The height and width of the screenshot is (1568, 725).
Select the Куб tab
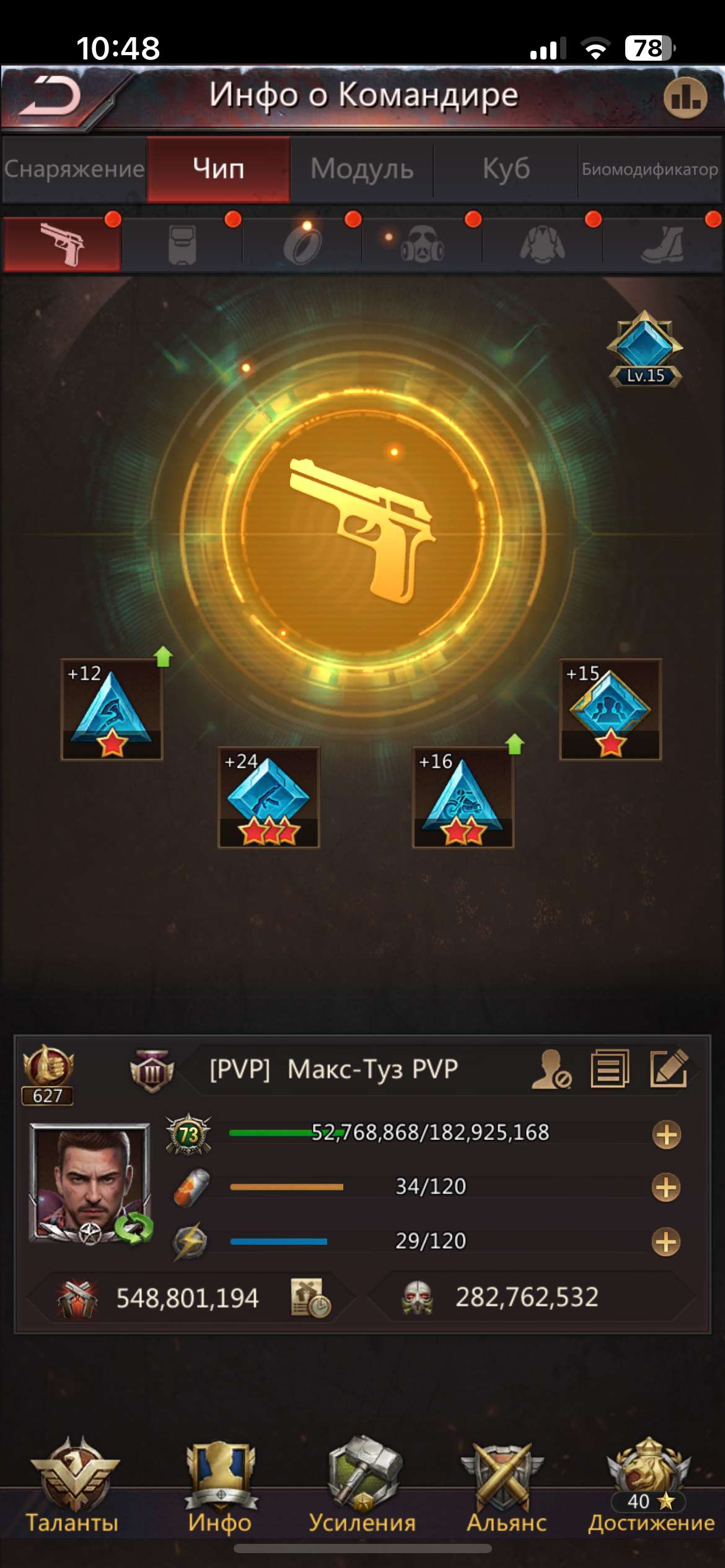pyautogui.click(x=506, y=169)
